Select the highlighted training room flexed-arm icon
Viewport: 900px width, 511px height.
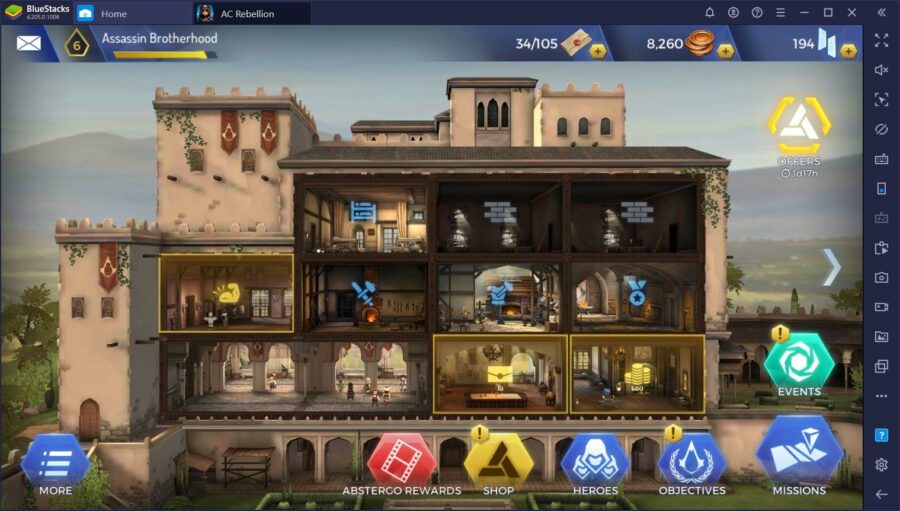(225, 293)
